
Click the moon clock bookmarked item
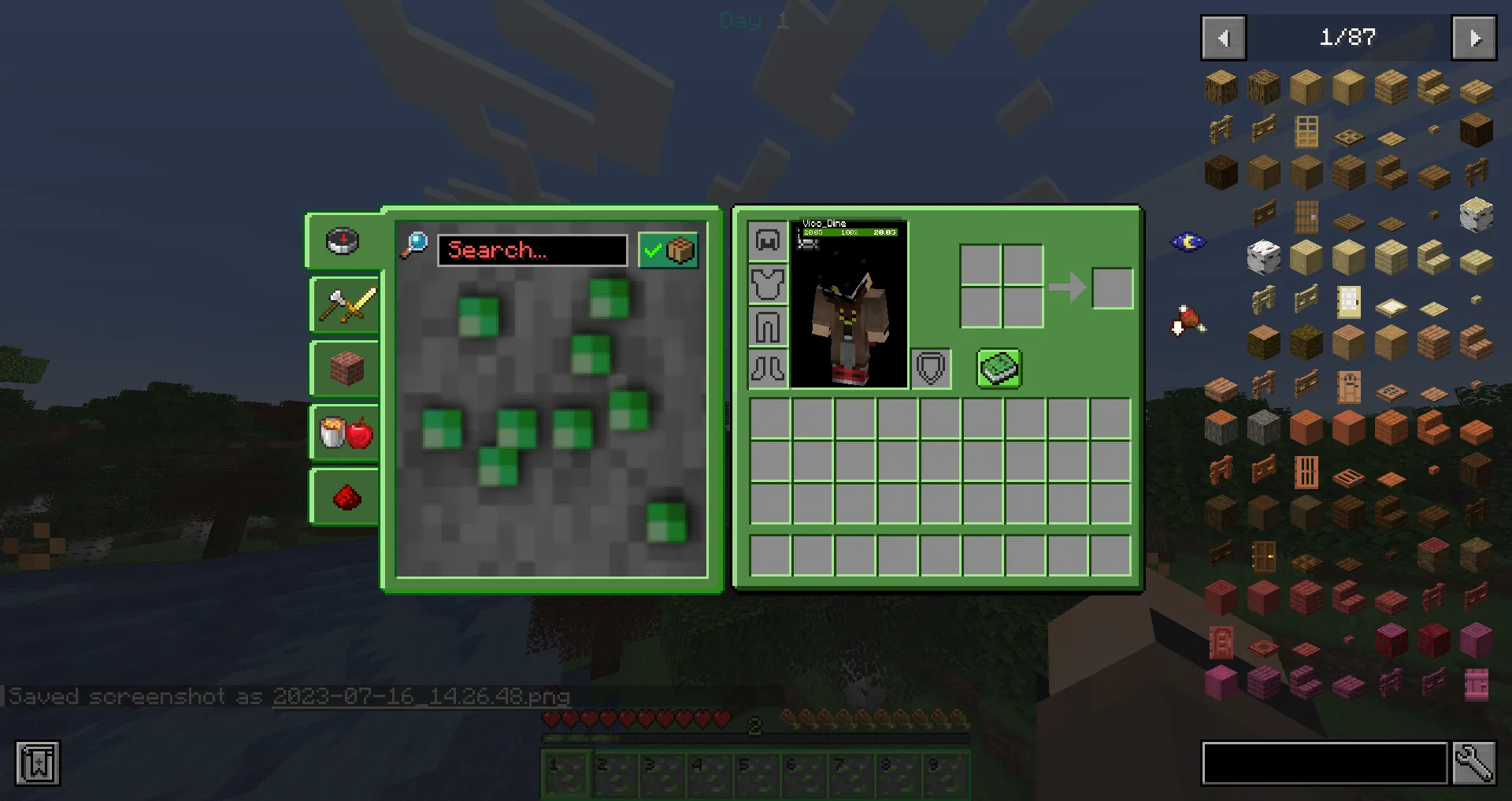[1188, 241]
